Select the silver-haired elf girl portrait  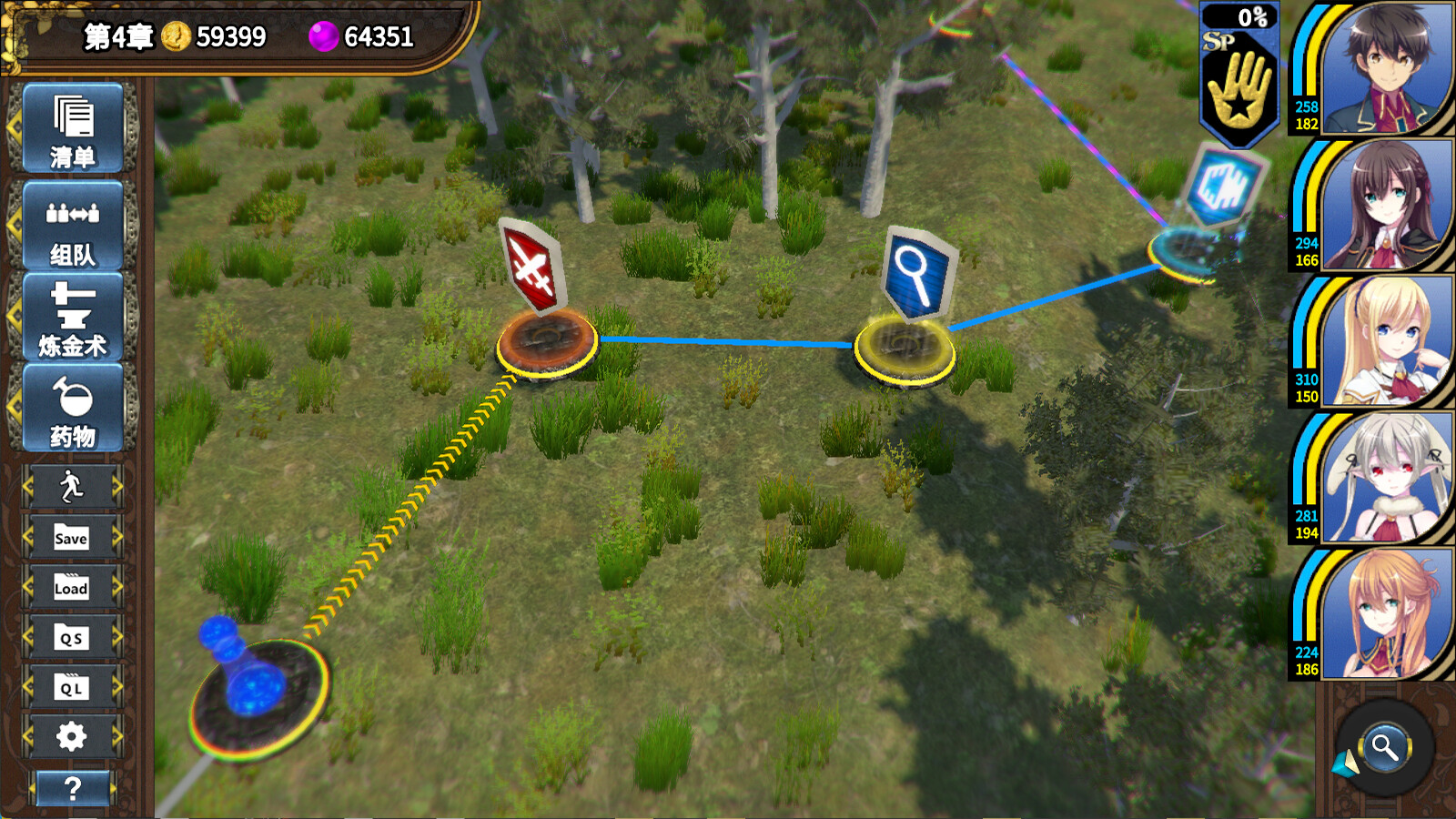pyautogui.click(x=1385, y=479)
